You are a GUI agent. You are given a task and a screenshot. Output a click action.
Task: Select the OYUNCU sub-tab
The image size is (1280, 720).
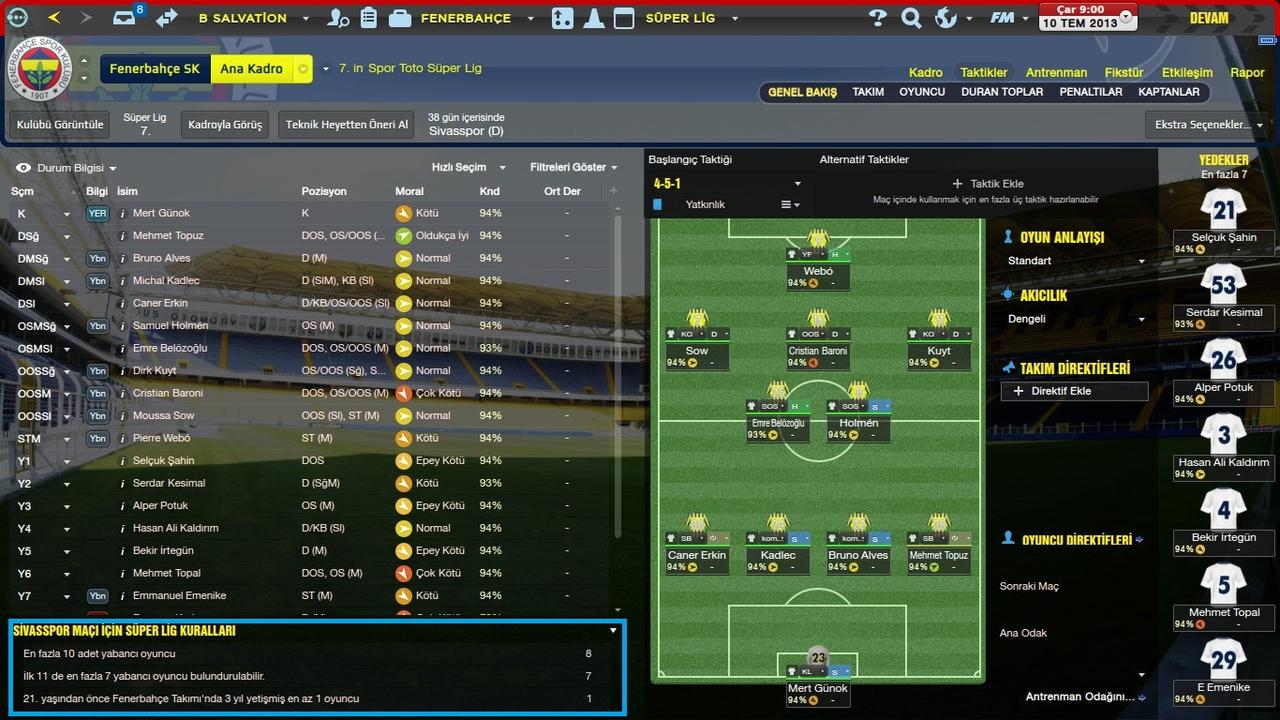(x=922, y=92)
